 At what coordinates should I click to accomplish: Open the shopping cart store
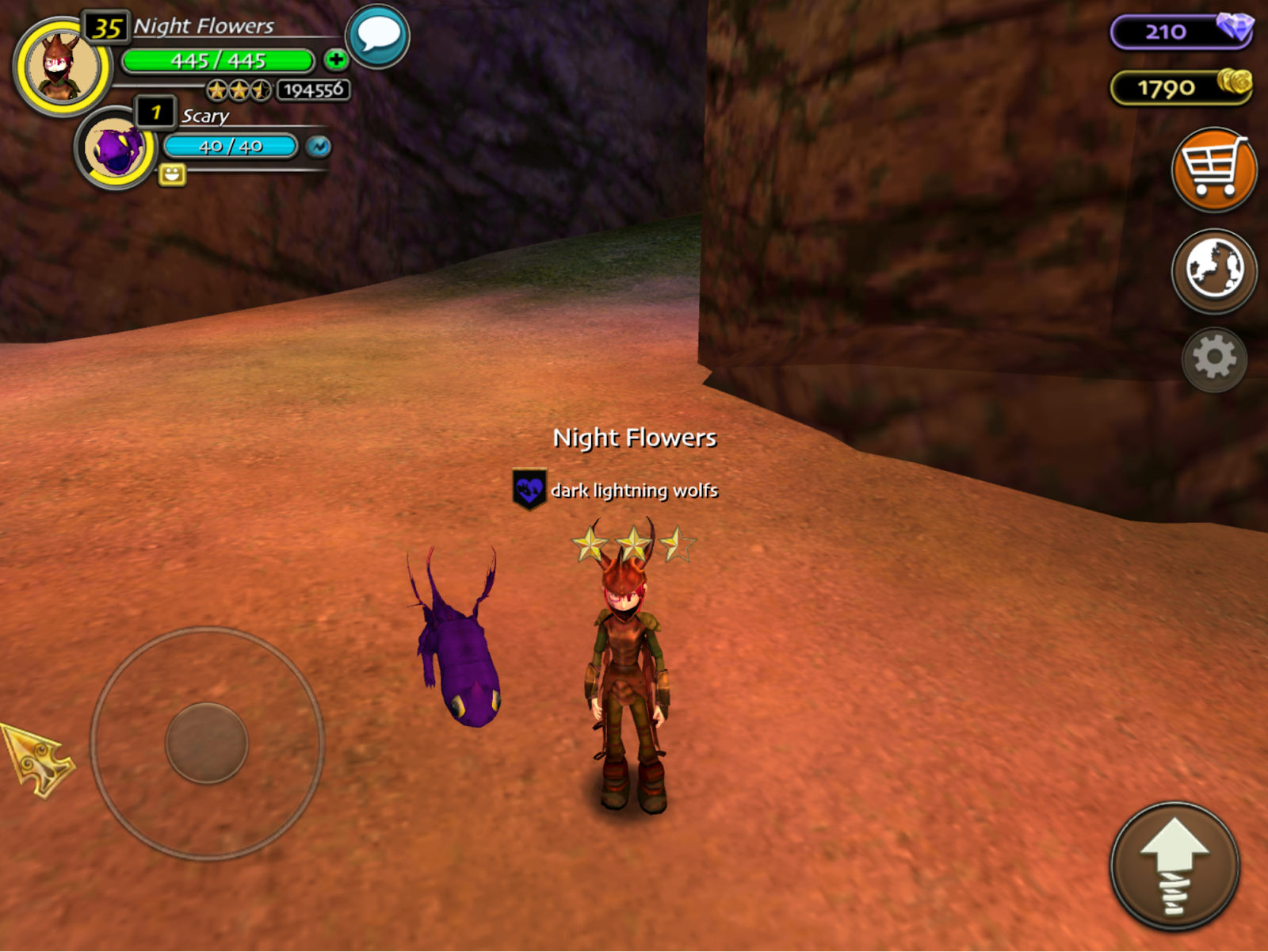1213,170
